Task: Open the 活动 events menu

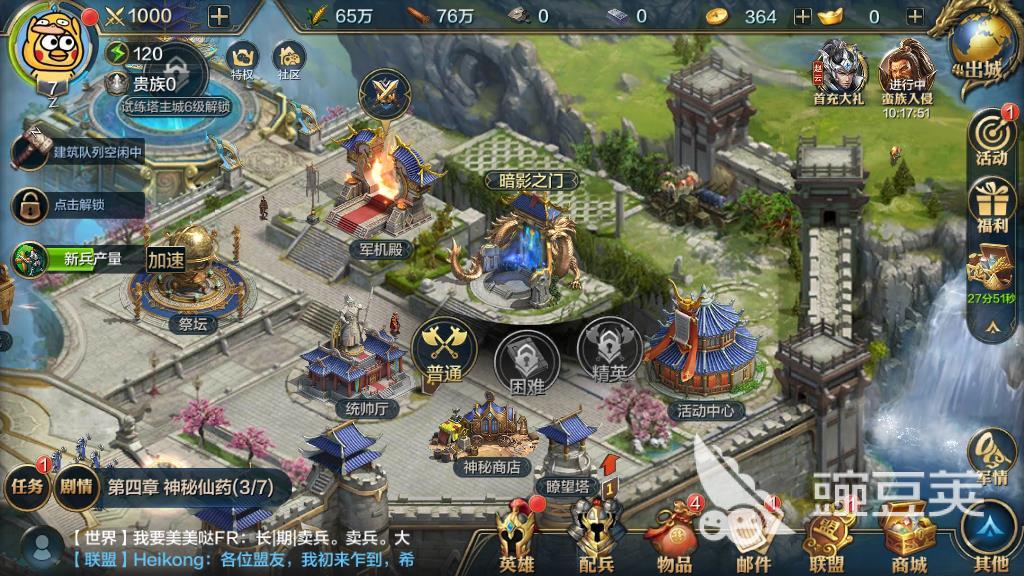Action: pos(991,138)
